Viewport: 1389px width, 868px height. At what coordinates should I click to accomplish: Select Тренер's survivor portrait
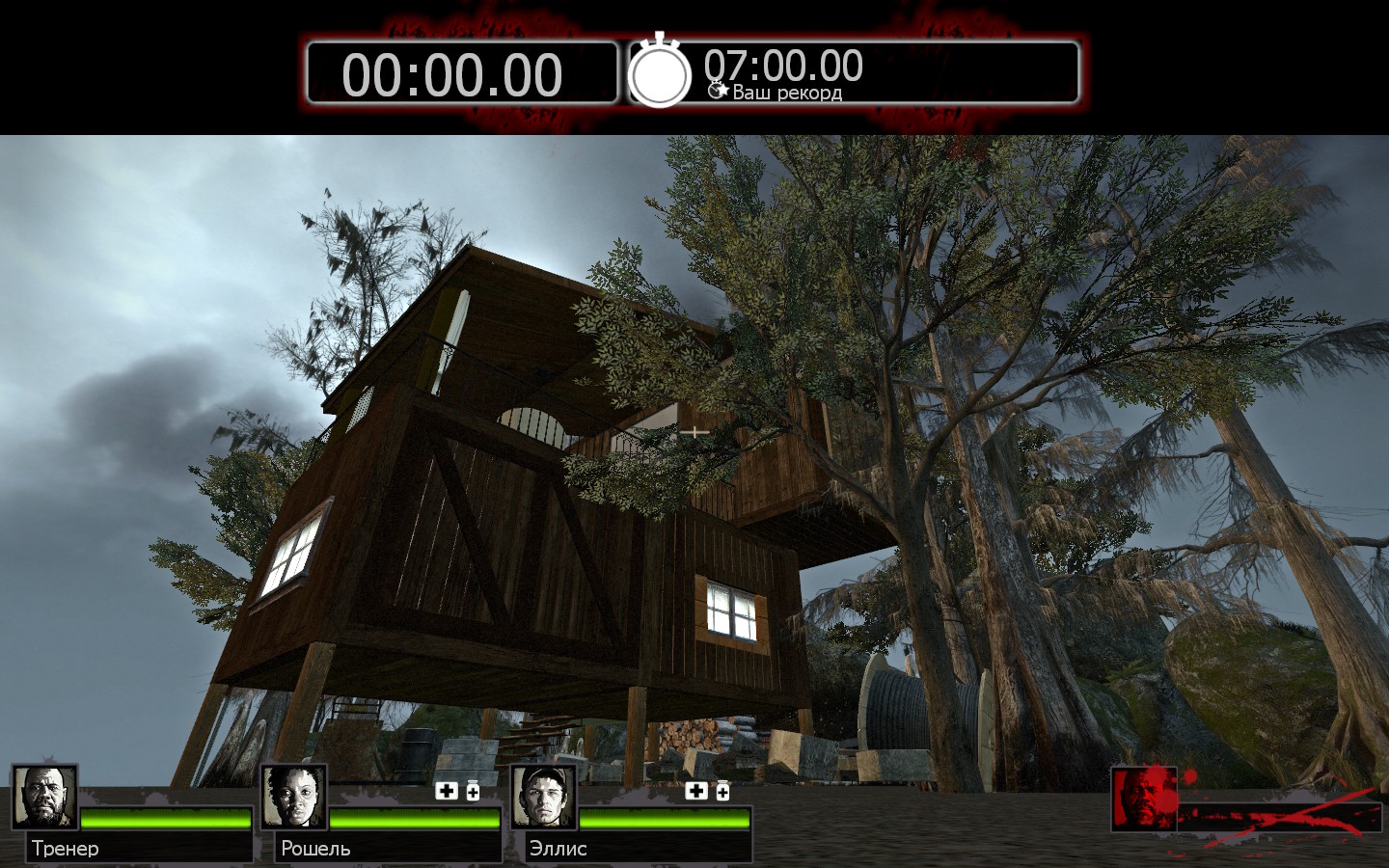44,798
